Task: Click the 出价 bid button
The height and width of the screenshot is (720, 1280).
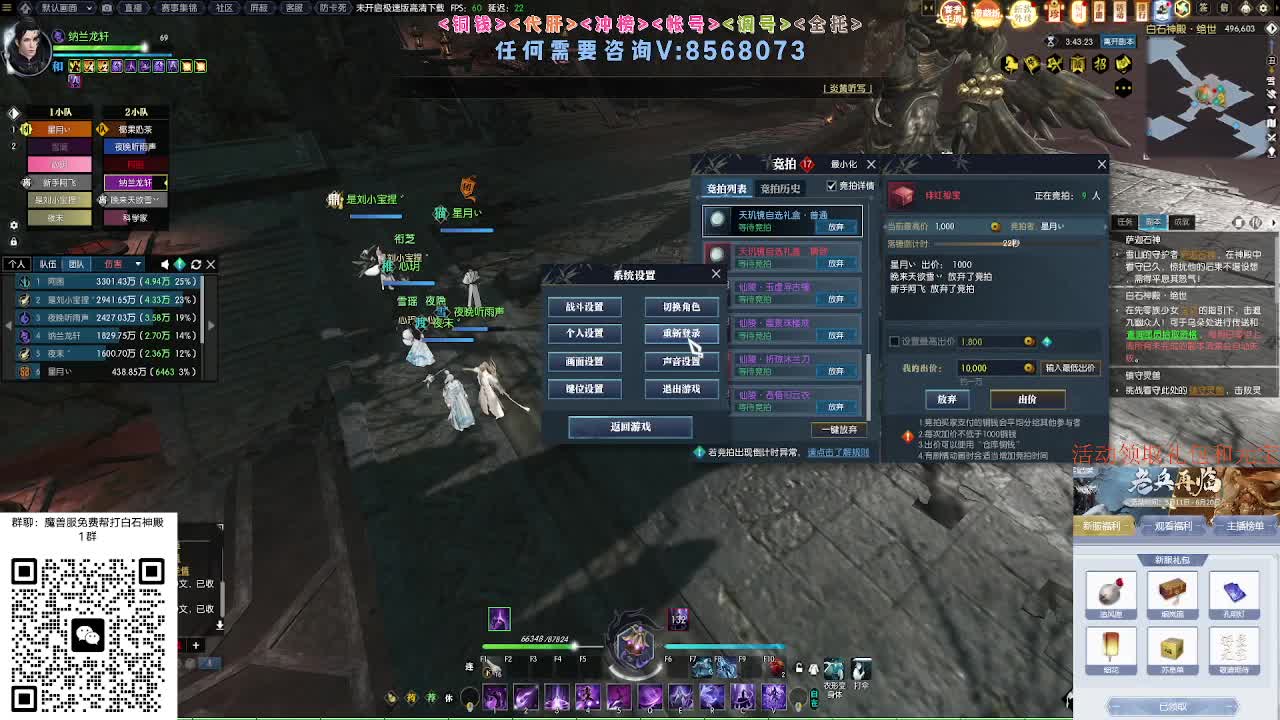Action: 1028,398
